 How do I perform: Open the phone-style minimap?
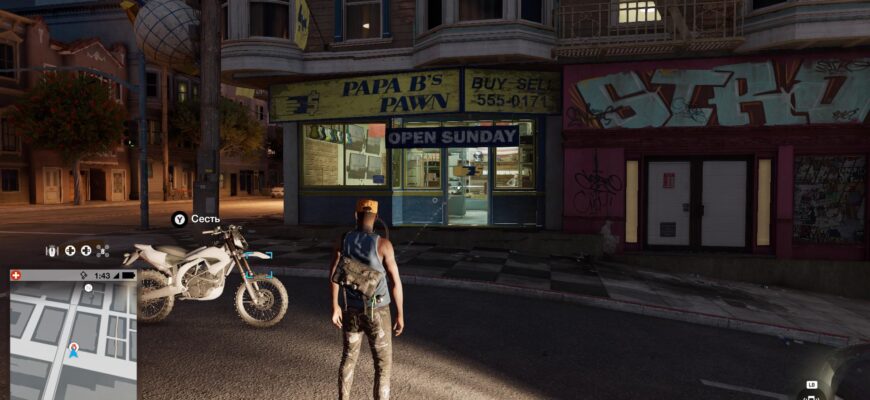click(x=72, y=335)
